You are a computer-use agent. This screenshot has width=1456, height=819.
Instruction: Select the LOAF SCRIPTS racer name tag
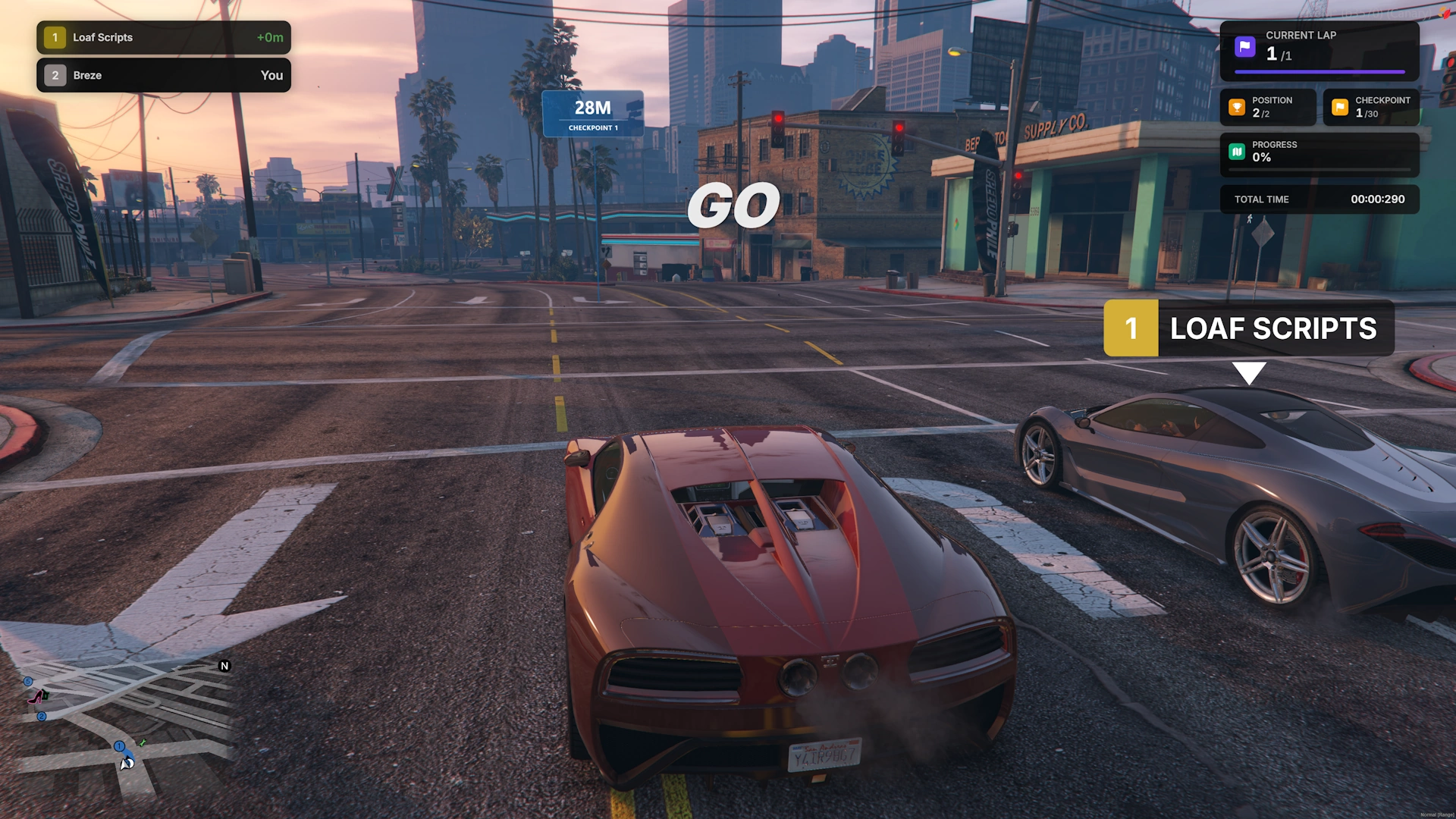(1248, 328)
